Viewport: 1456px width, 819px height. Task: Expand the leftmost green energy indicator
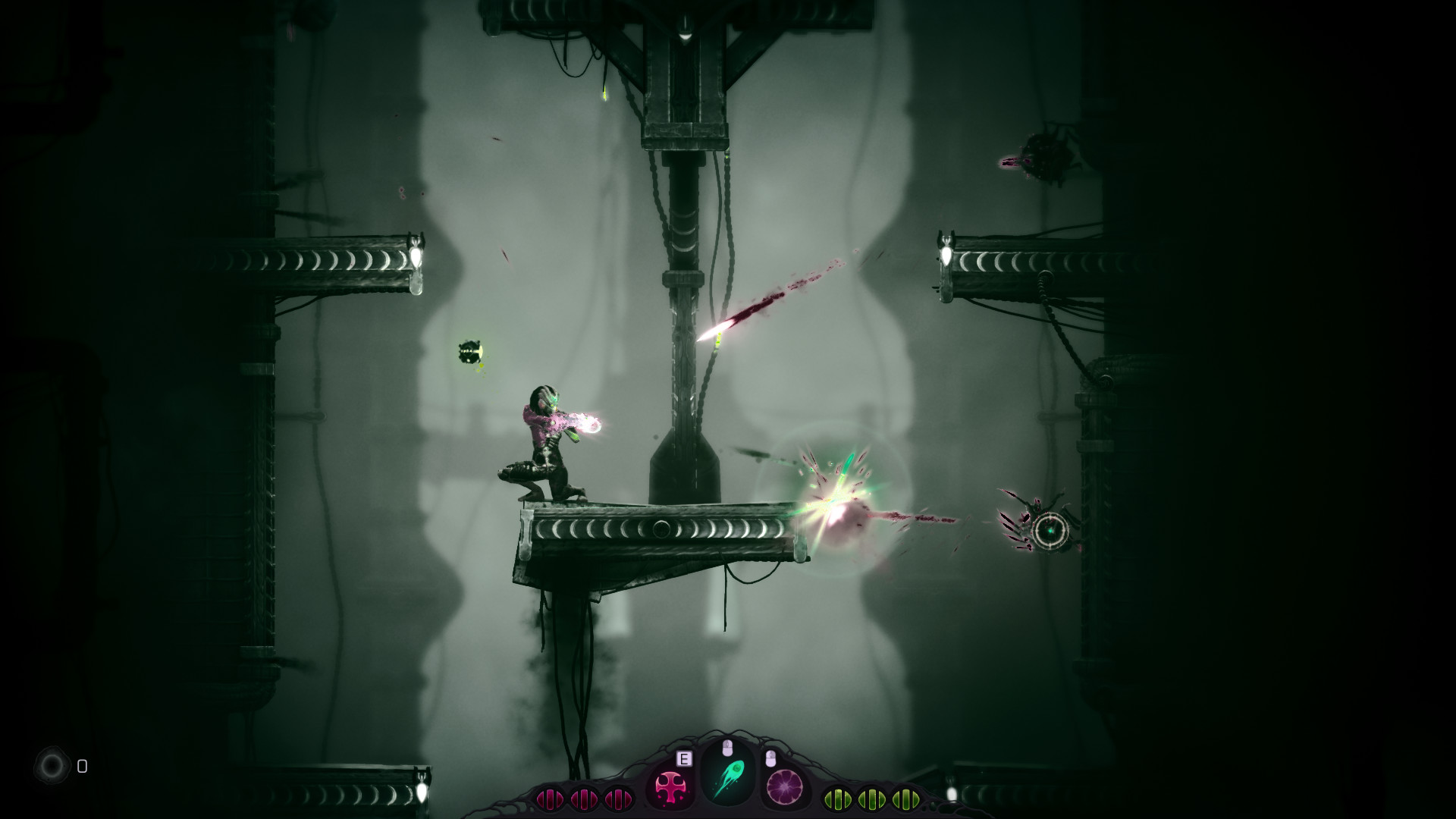click(837, 798)
